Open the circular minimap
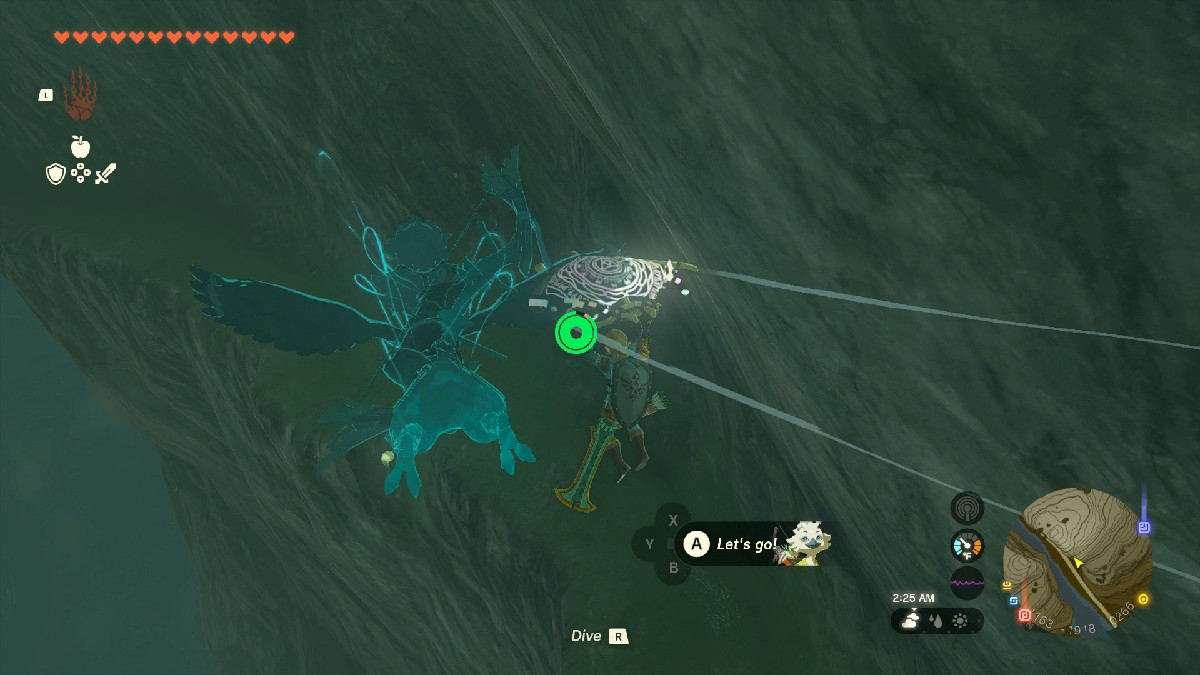Viewport: 1200px width, 675px height. (x=1077, y=562)
